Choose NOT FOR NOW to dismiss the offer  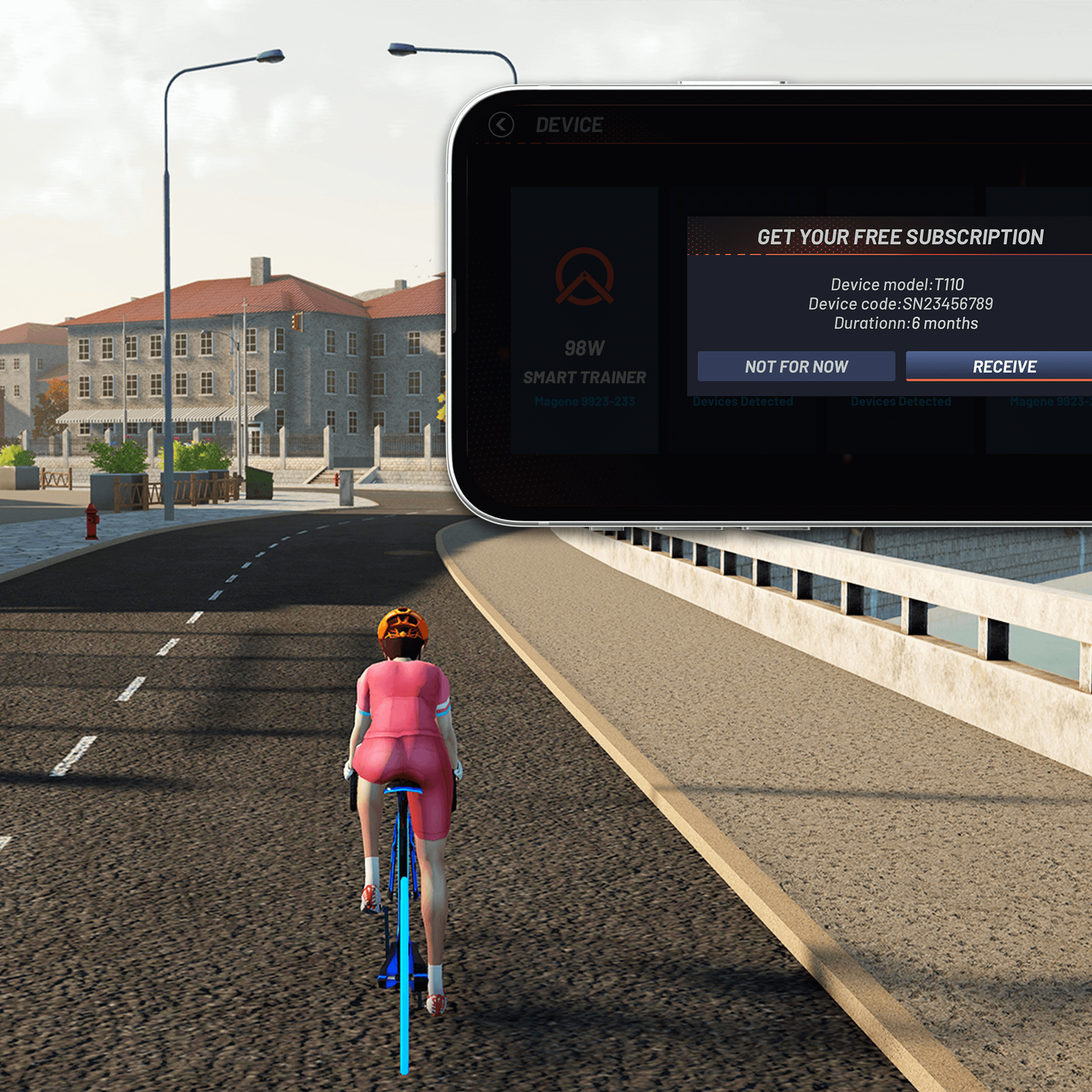797,367
